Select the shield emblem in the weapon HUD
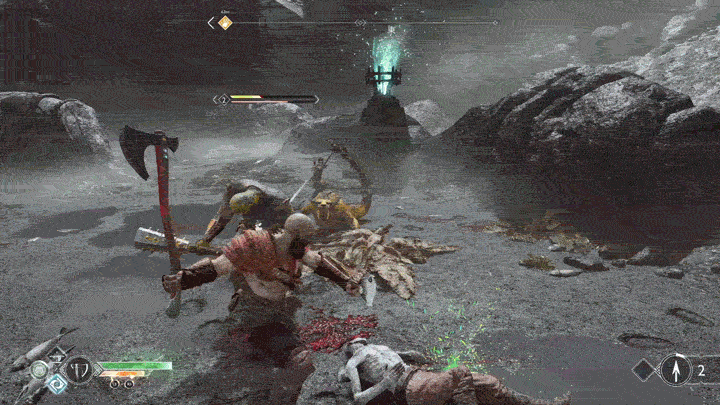 (78, 369)
